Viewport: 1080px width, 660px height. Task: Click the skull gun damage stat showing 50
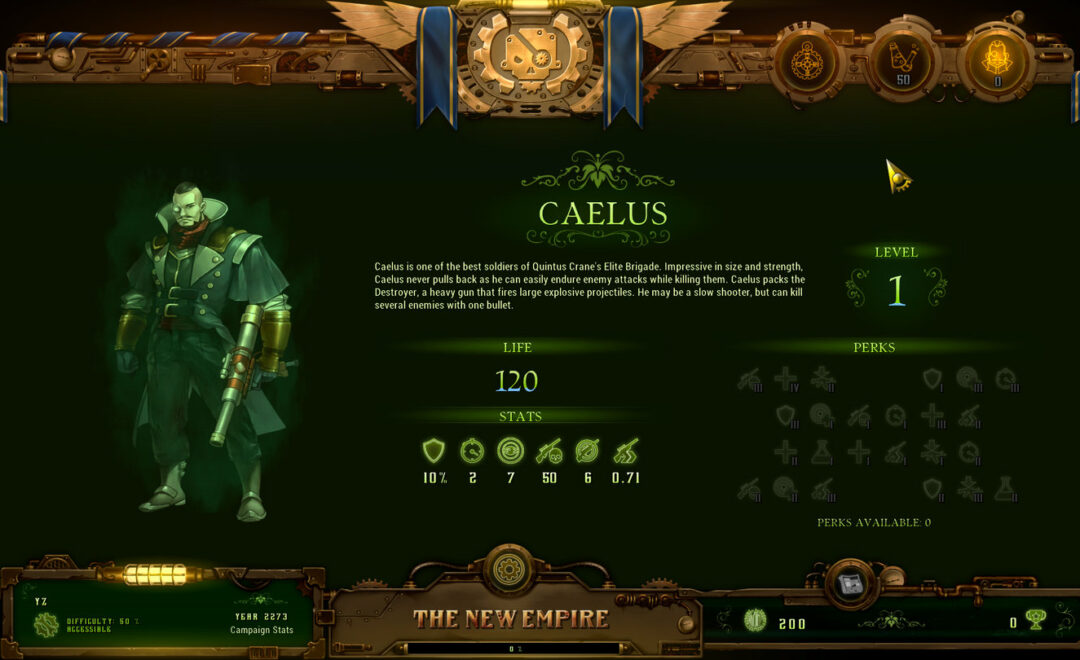coord(549,452)
